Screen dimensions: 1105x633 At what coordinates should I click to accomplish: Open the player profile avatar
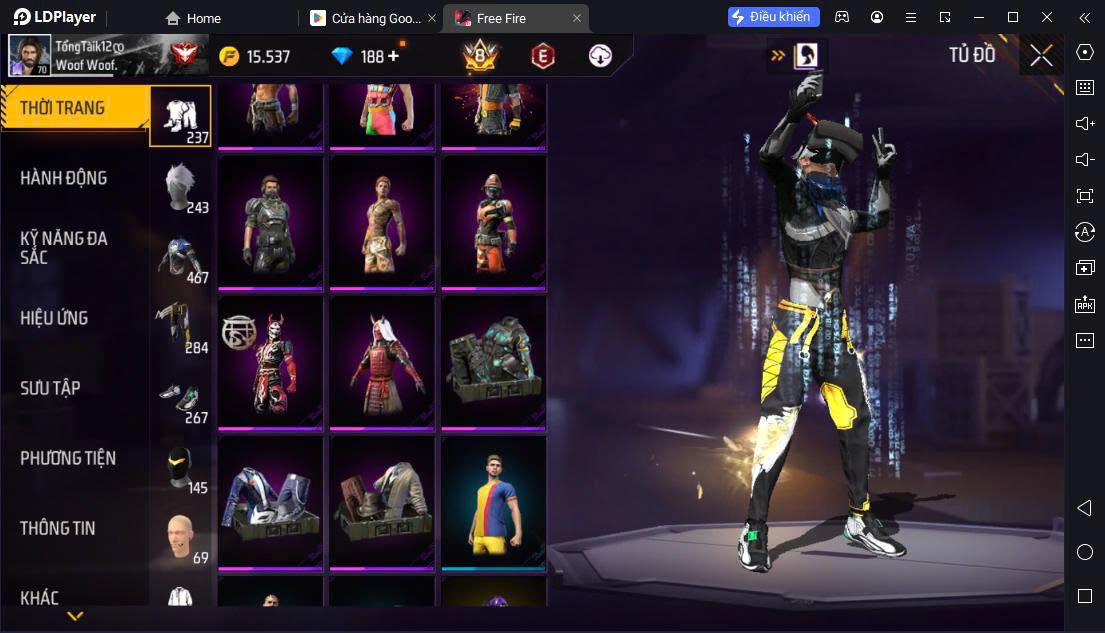30,56
